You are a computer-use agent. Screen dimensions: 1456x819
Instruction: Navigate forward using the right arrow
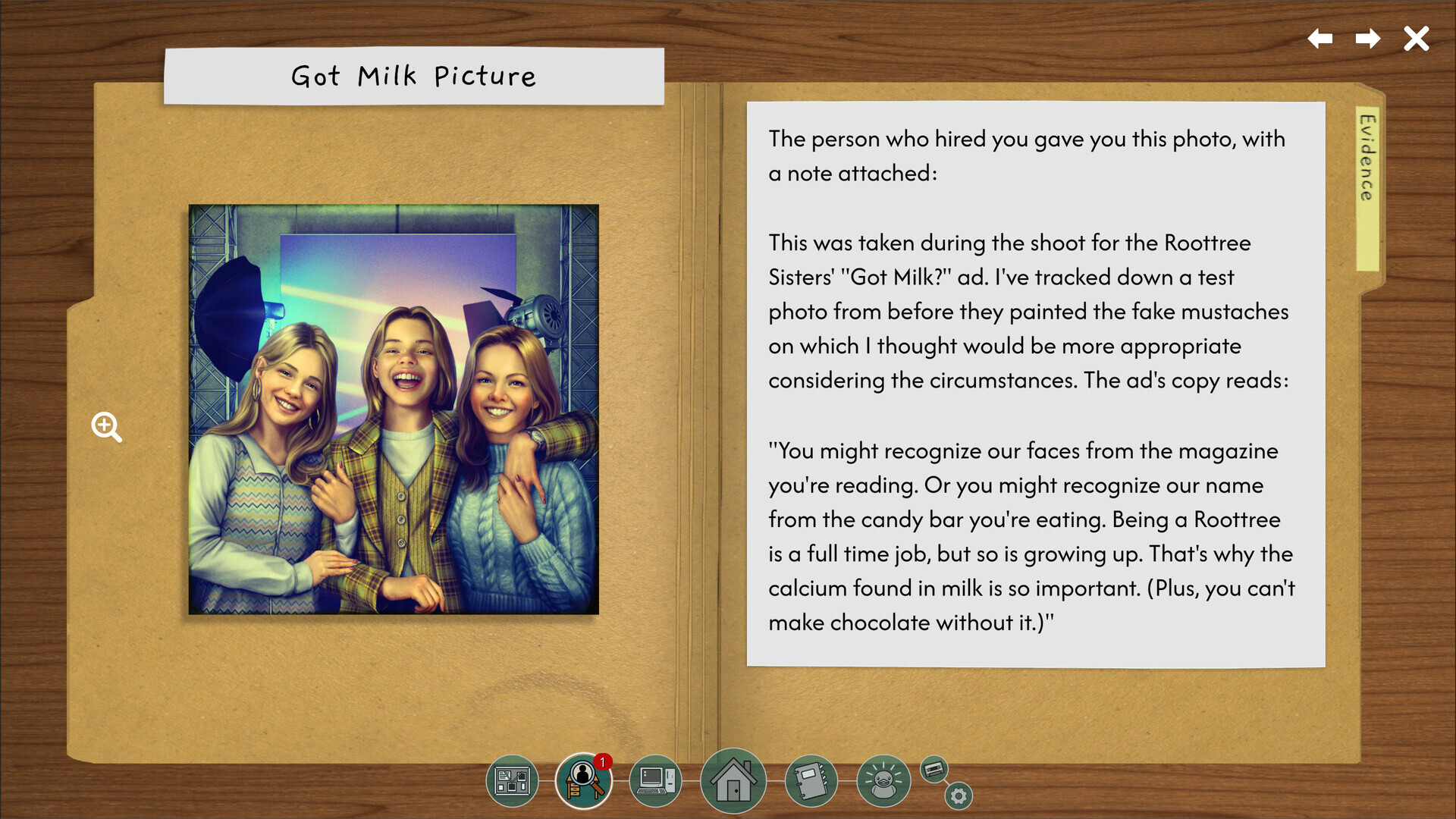tap(1367, 39)
